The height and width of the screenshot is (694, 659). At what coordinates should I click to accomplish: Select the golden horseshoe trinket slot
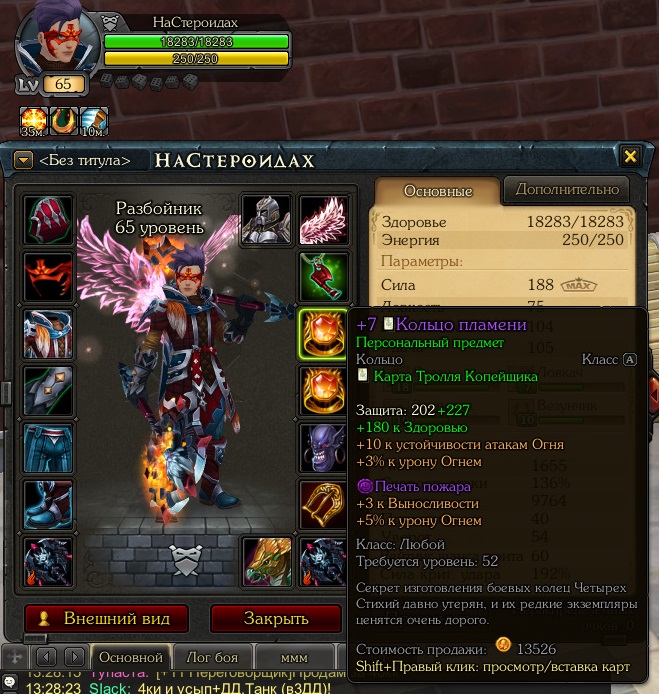click(323, 504)
